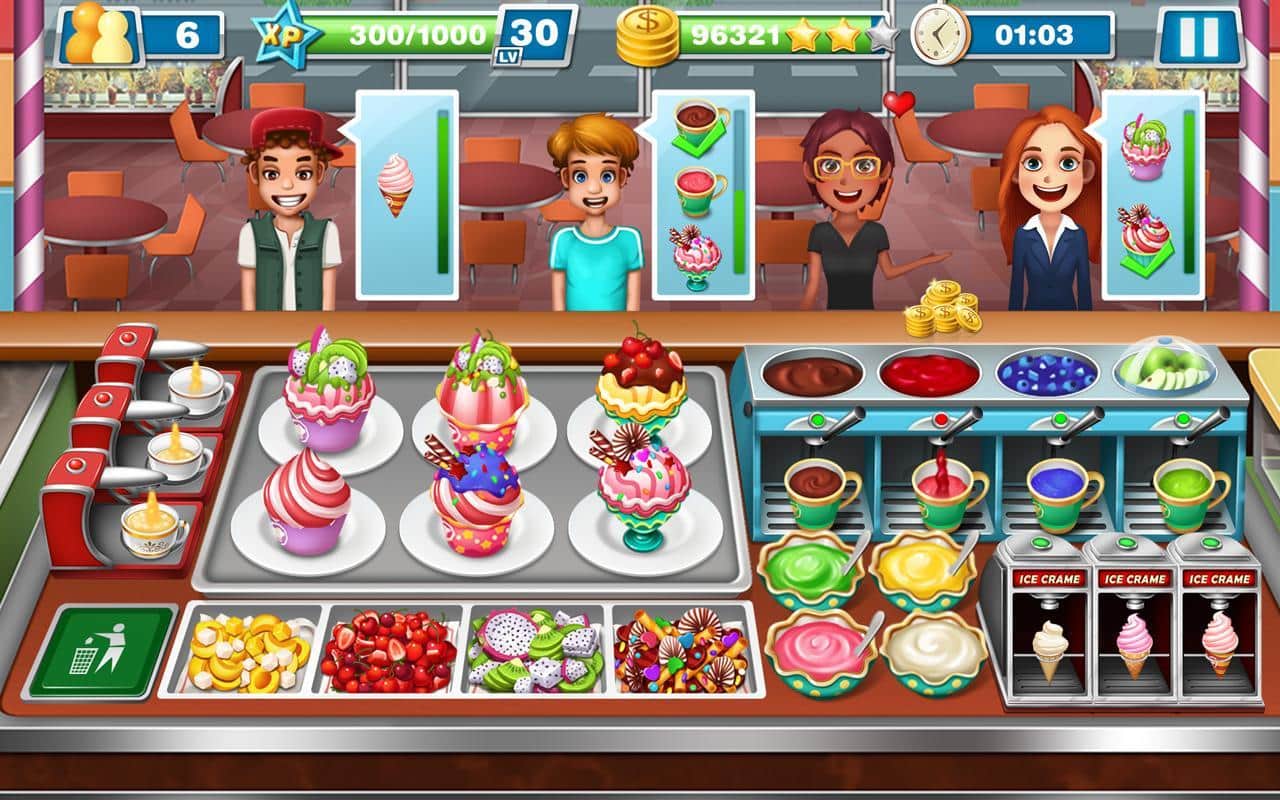Choose the white cream bowl
Screen dimensions: 1280x800
933,650
